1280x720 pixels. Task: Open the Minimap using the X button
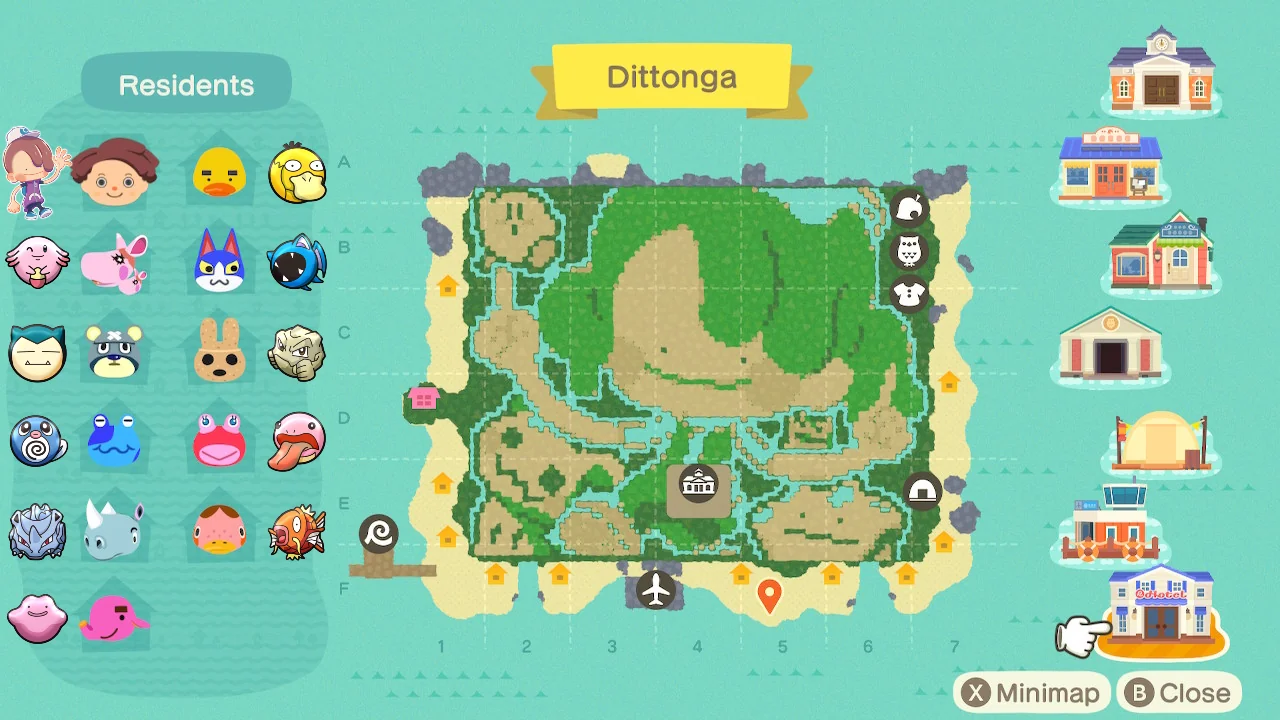point(1032,692)
